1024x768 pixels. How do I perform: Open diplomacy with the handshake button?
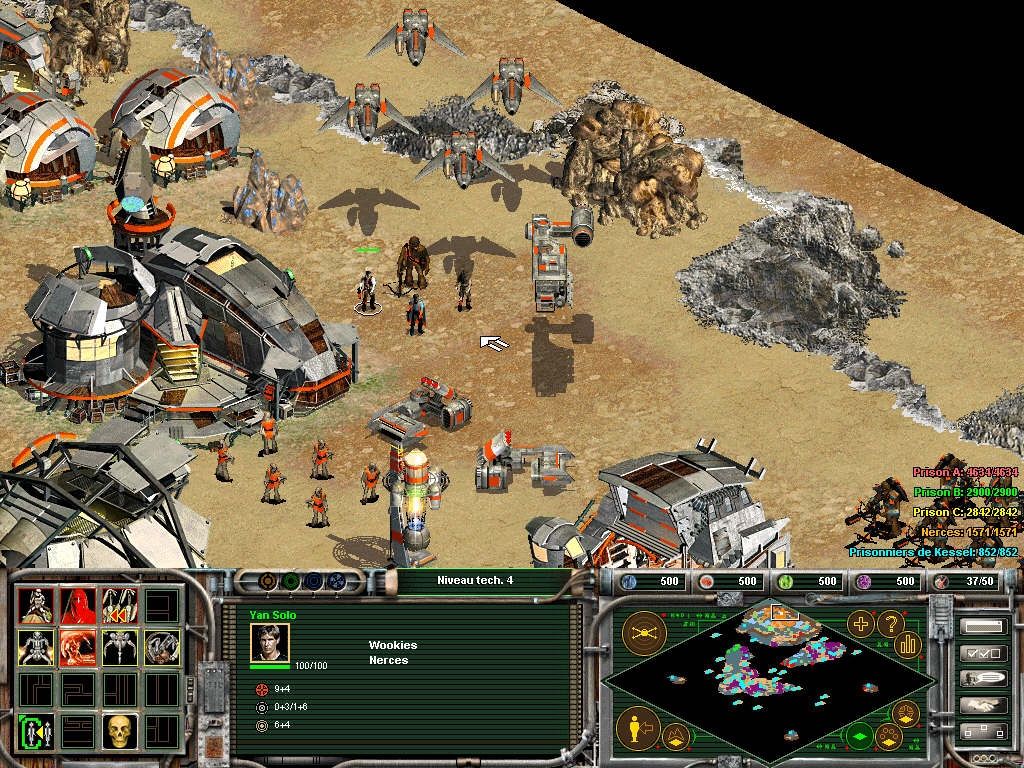coord(982,705)
